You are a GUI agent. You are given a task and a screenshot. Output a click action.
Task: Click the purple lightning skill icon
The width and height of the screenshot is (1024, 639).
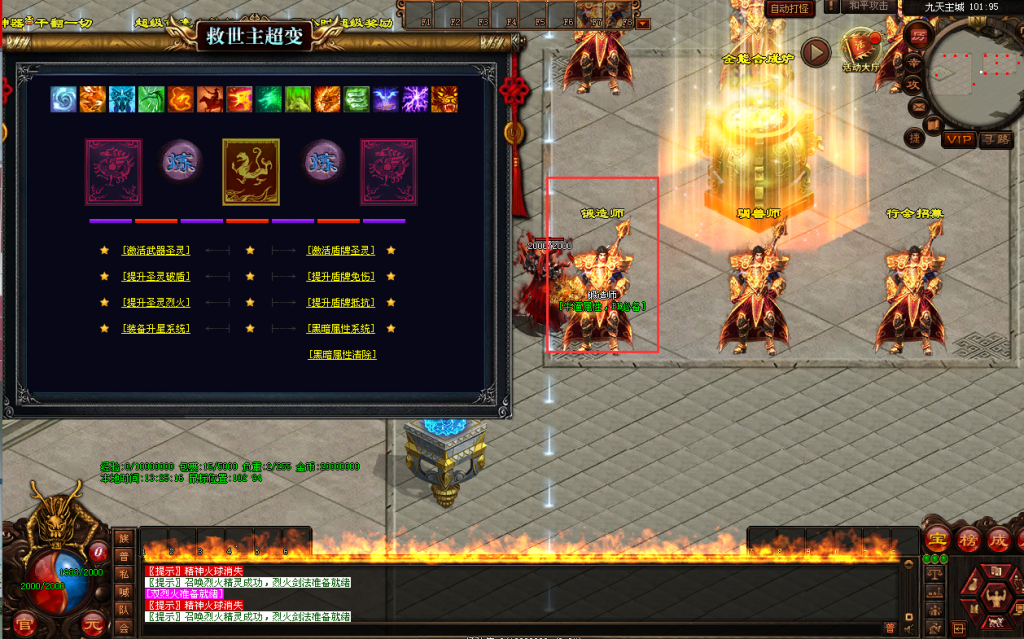pyautogui.click(x=414, y=99)
